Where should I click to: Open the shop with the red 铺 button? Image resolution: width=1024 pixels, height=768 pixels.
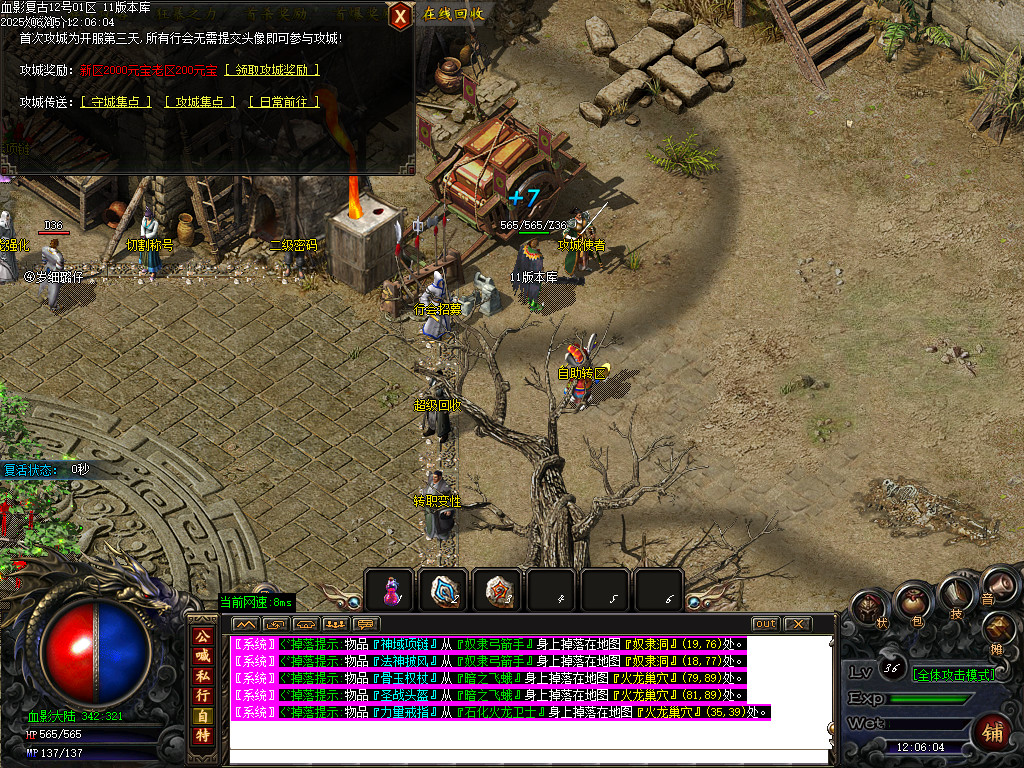pyautogui.click(x=993, y=733)
